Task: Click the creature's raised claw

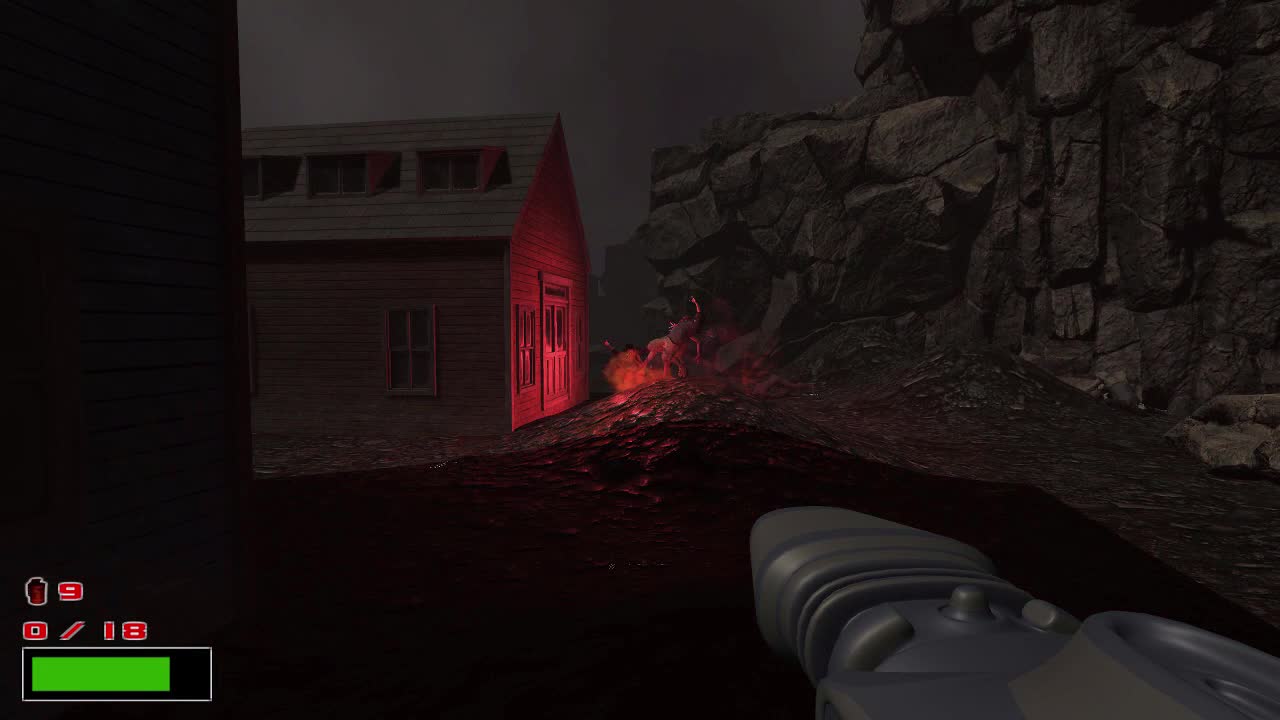Action: [x=690, y=300]
